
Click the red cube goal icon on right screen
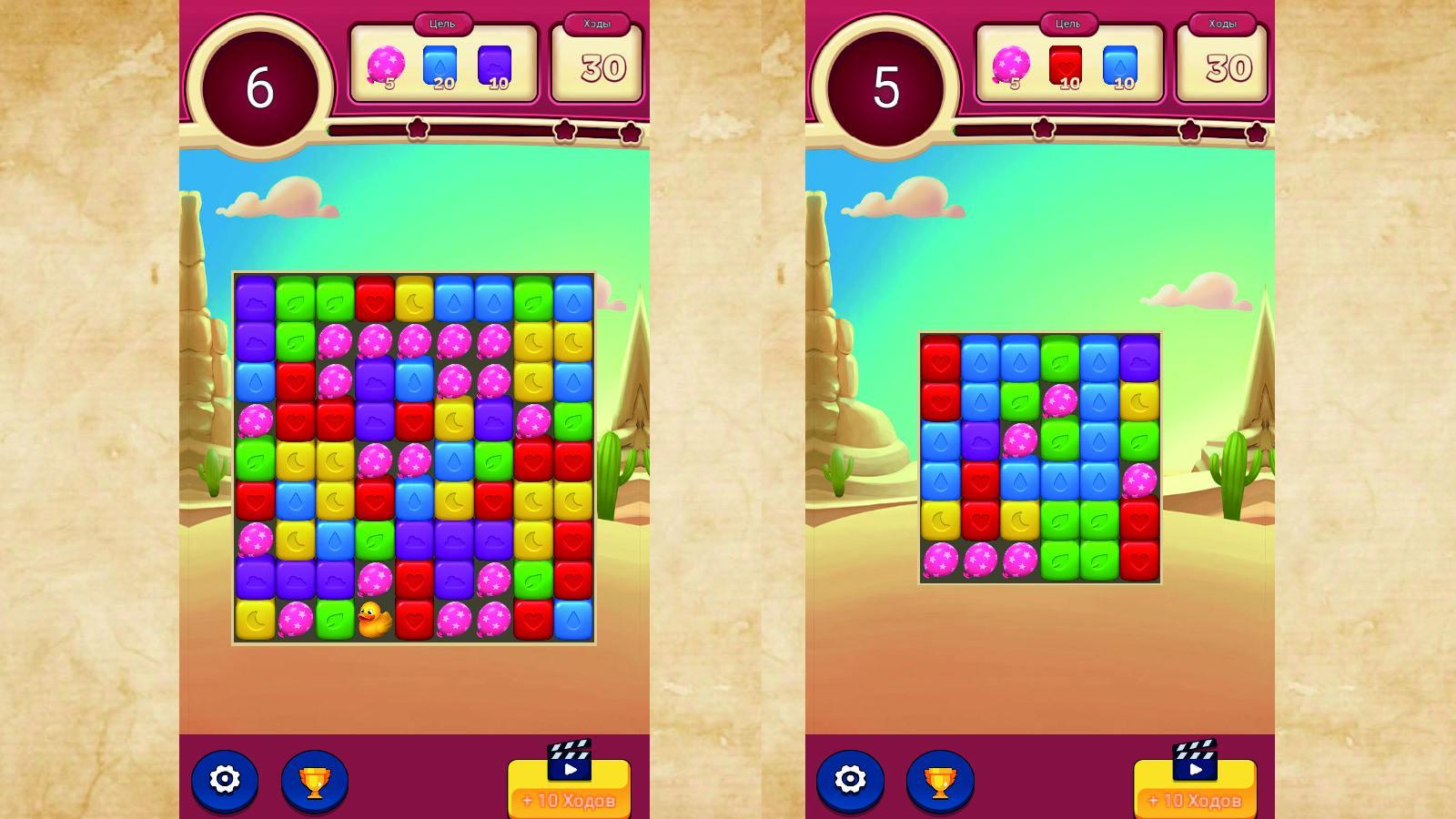pos(1065,64)
